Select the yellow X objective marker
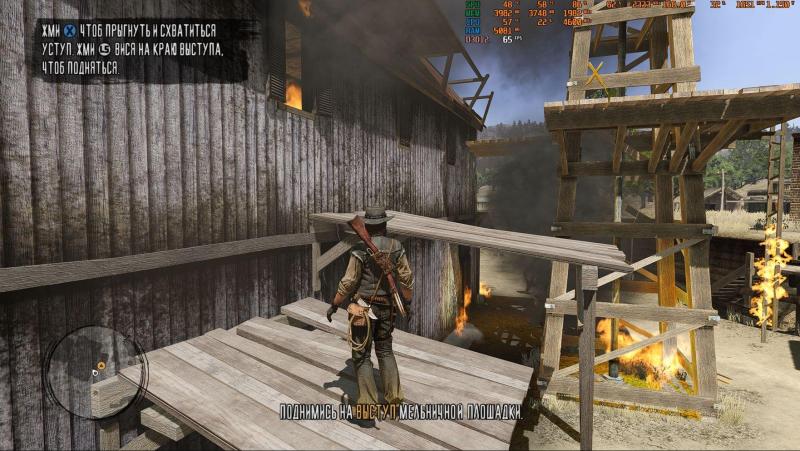This screenshot has height=451, width=800. coord(596,74)
